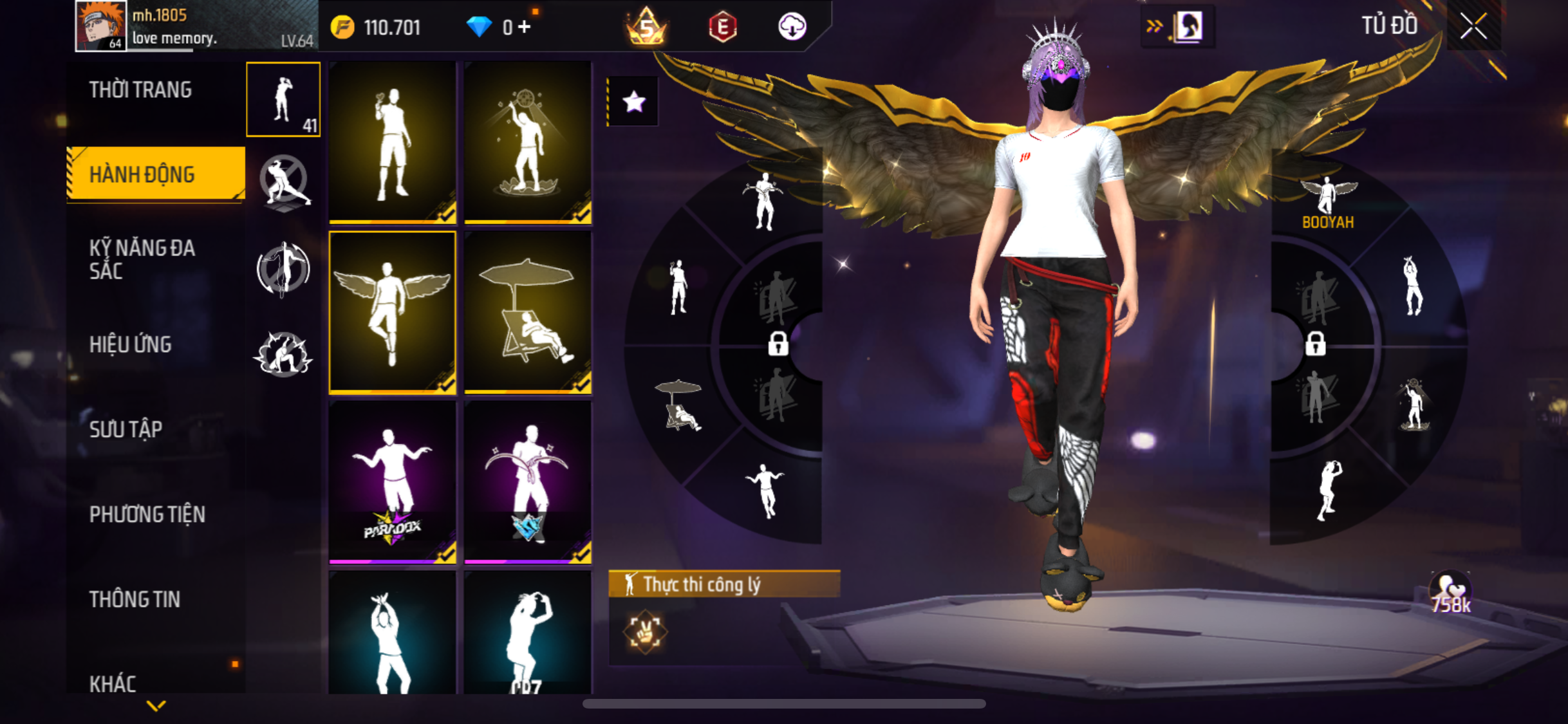The image size is (1568, 724).
Task: Select the emote subcategory showing 41
Action: [x=283, y=100]
